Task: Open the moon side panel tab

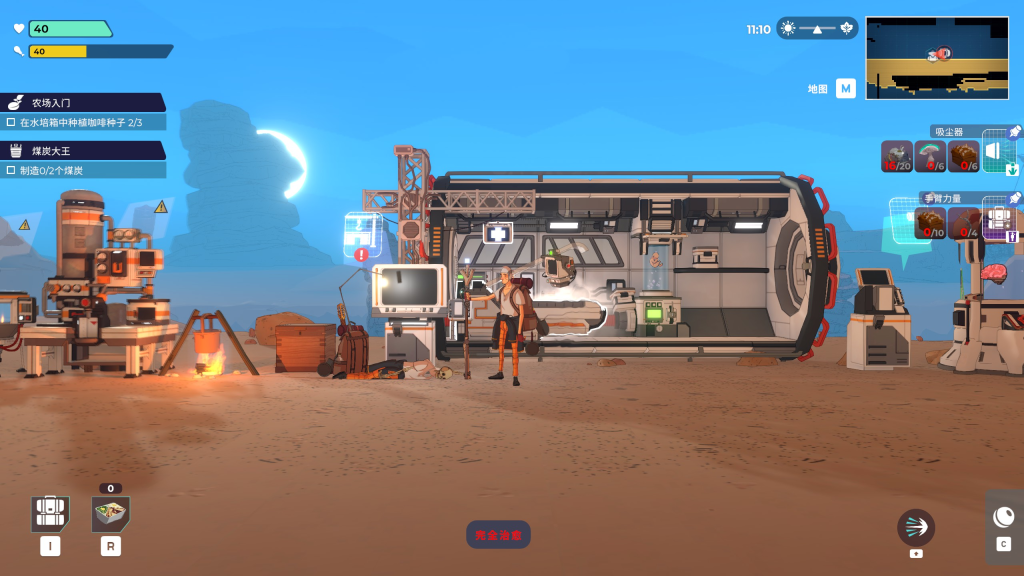Action: click(1003, 517)
